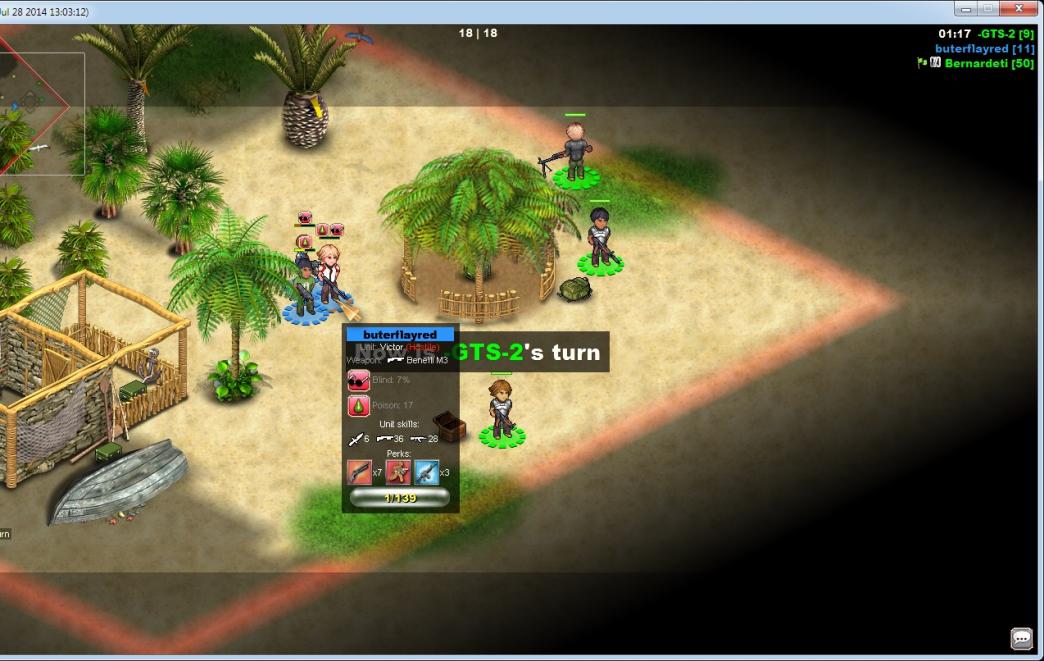Inspect the shotgun perk icon

coord(359,472)
